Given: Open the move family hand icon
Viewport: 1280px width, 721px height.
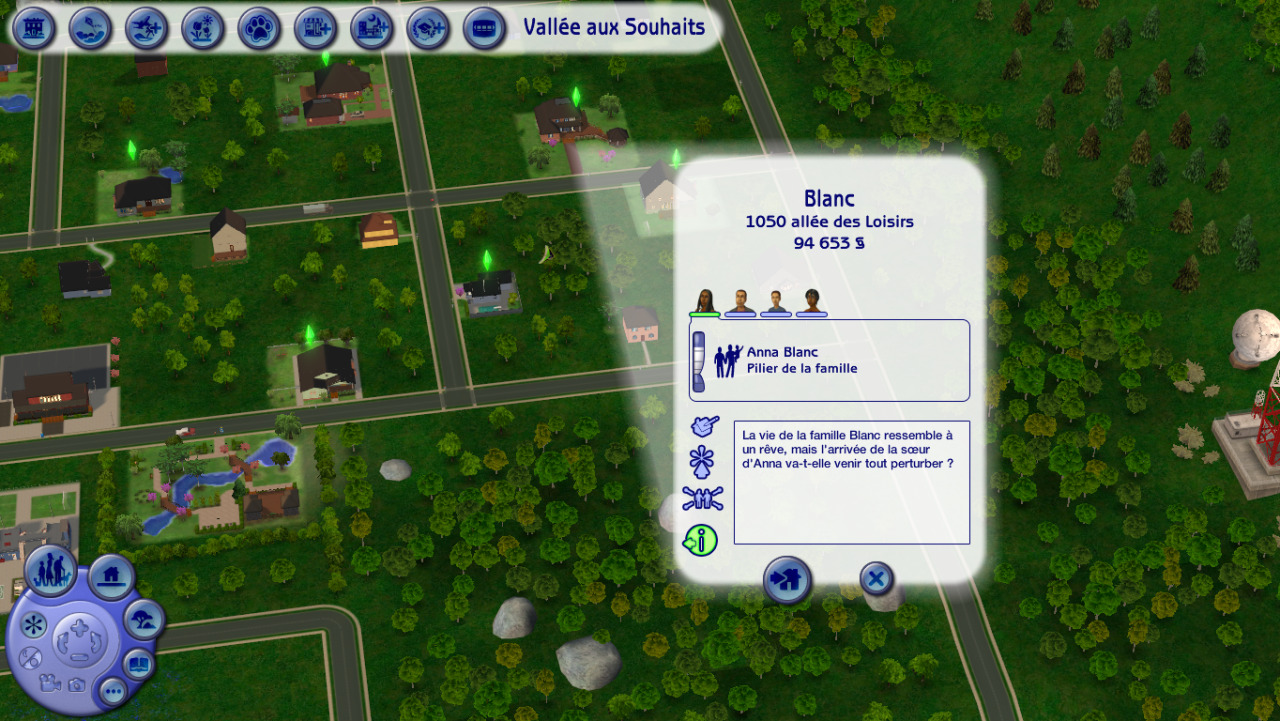Looking at the screenshot, I should pyautogui.click(x=704, y=427).
